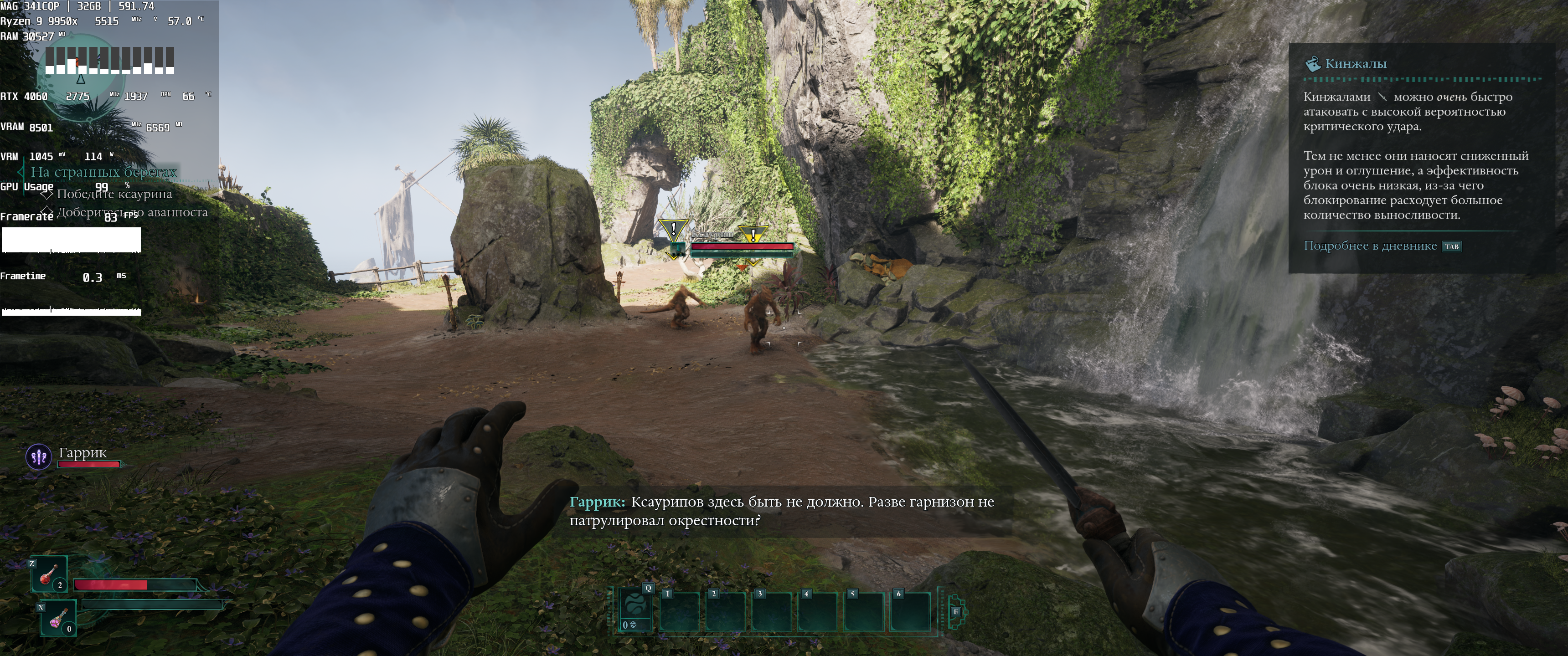Screen dimensions: 1568x656
Task: Select the "Победите ксаурипа" objective
Action: 114,194
